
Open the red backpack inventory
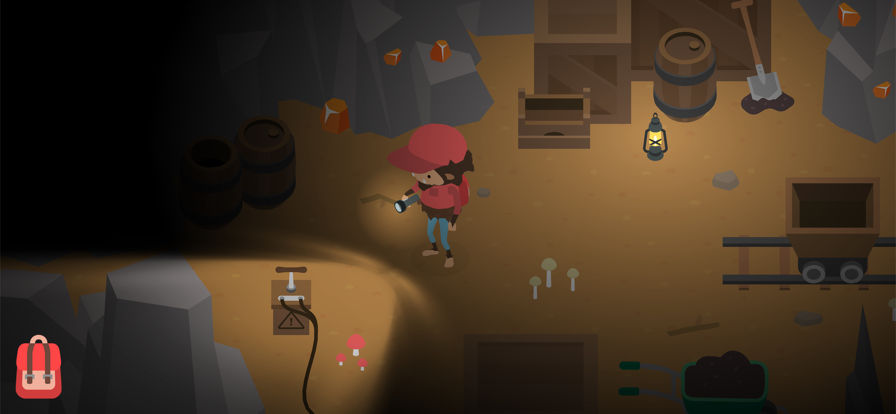[x=38, y=369]
